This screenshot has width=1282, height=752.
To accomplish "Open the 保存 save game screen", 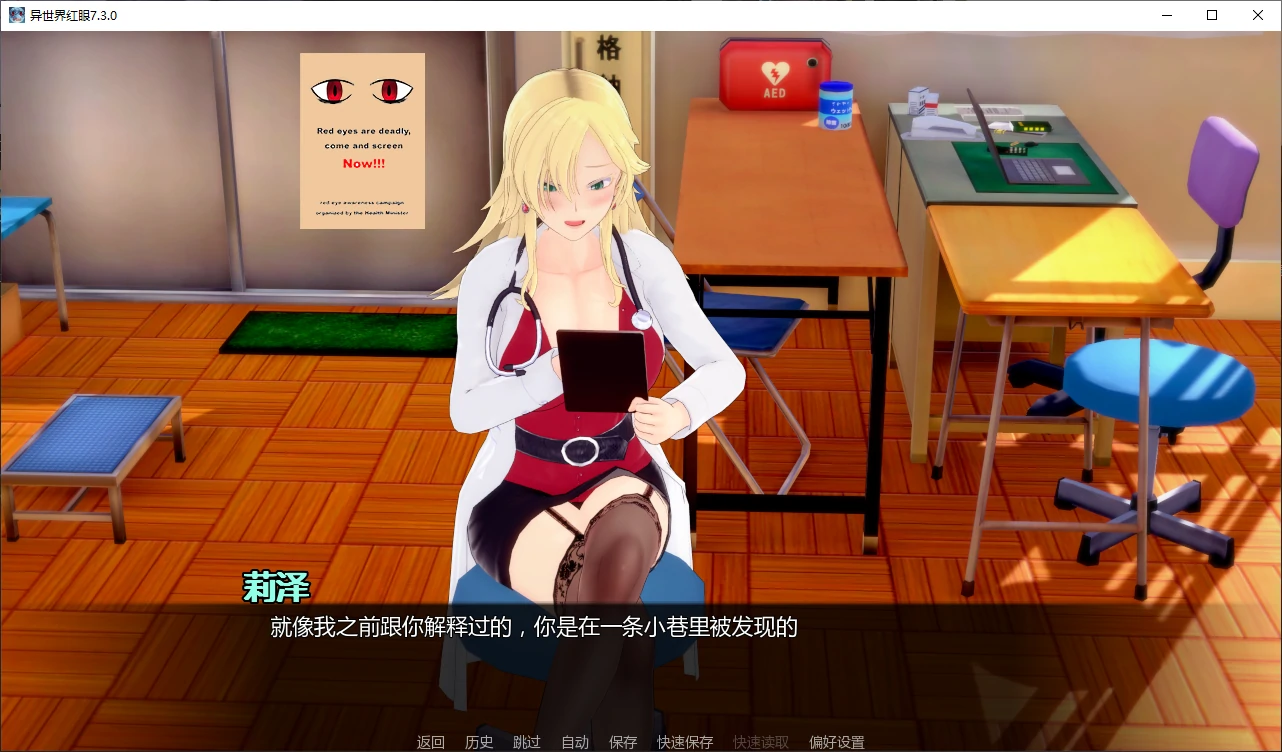I will [x=622, y=742].
